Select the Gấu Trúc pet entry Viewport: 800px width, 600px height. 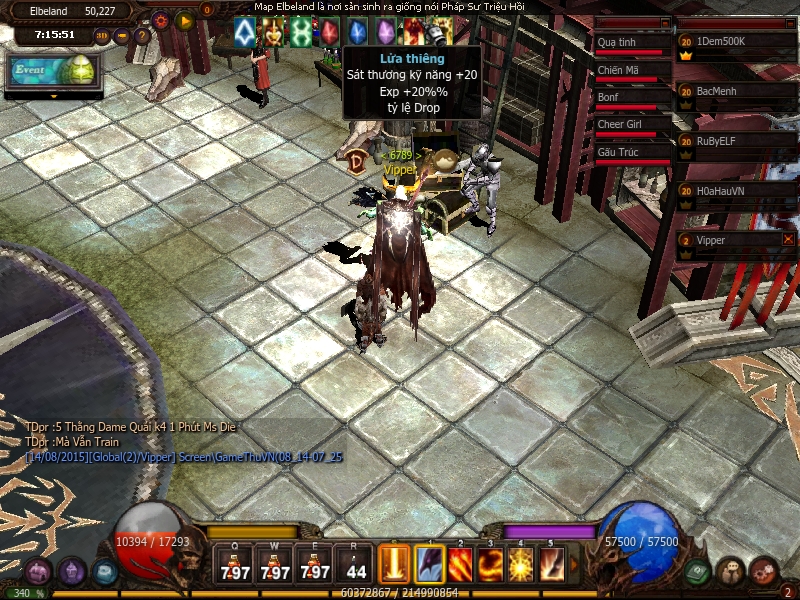pos(632,153)
